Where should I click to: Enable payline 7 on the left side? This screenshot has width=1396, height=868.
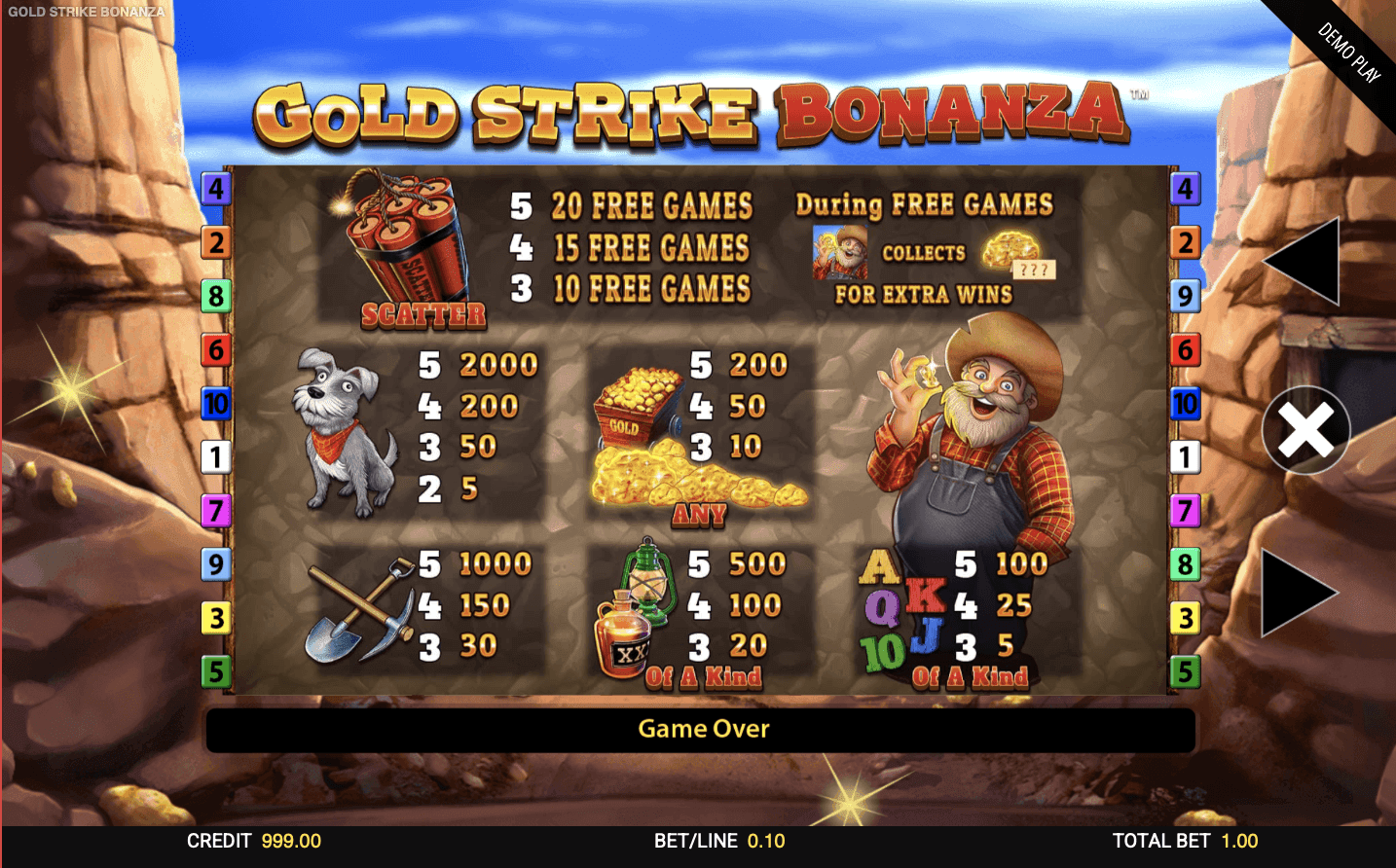click(x=216, y=509)
